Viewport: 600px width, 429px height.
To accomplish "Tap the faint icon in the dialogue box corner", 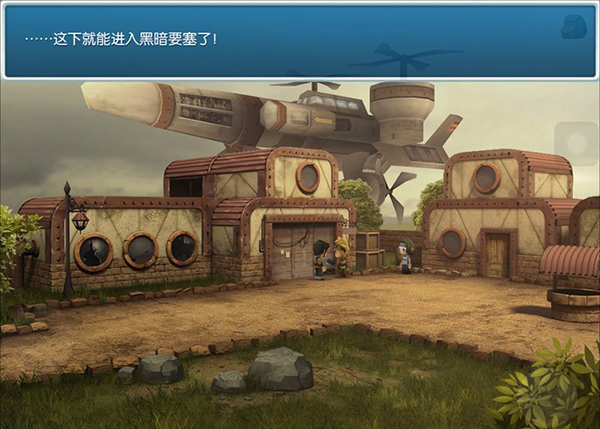I will 573,27.
